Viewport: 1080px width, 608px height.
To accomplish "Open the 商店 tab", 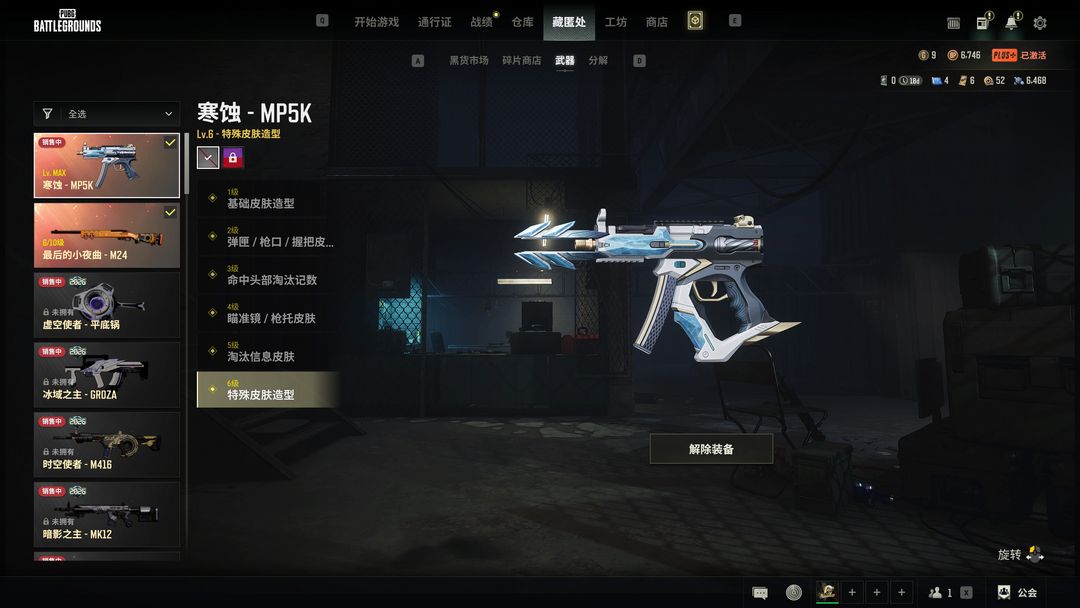I will 657,22.
